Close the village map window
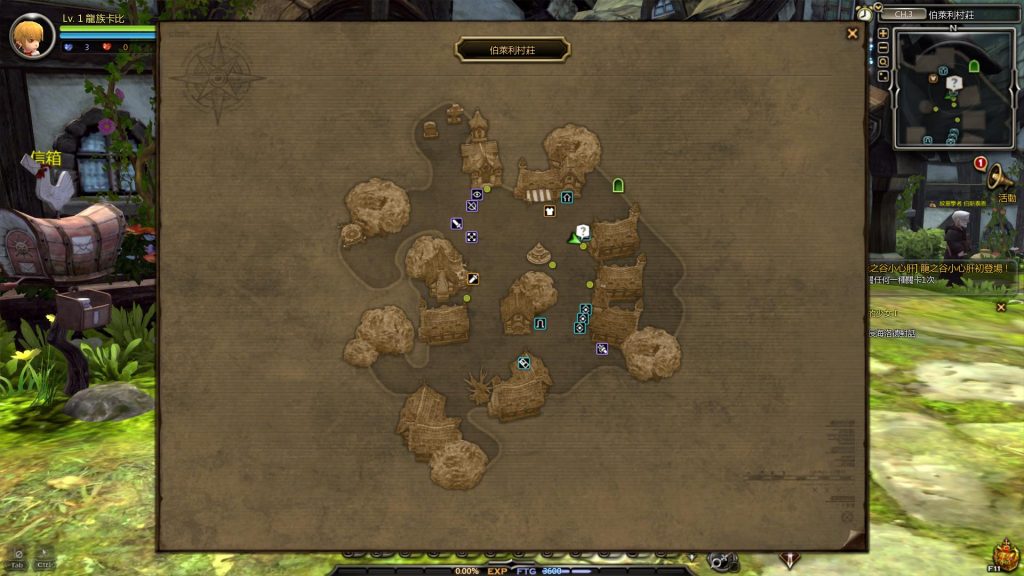 (852, 33)
